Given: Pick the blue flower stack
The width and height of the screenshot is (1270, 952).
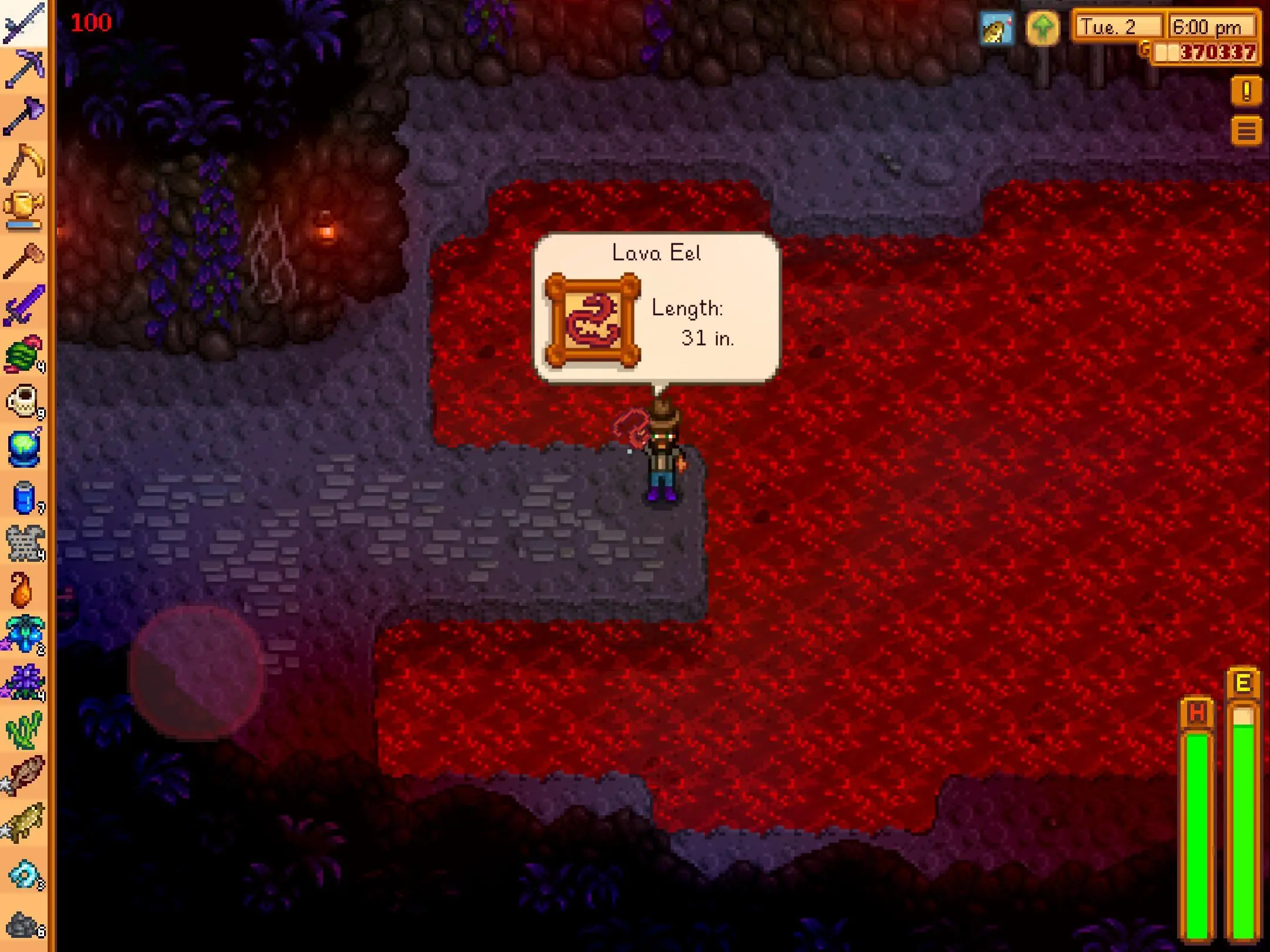Looking at the screenshot, I should click(25, 635).
